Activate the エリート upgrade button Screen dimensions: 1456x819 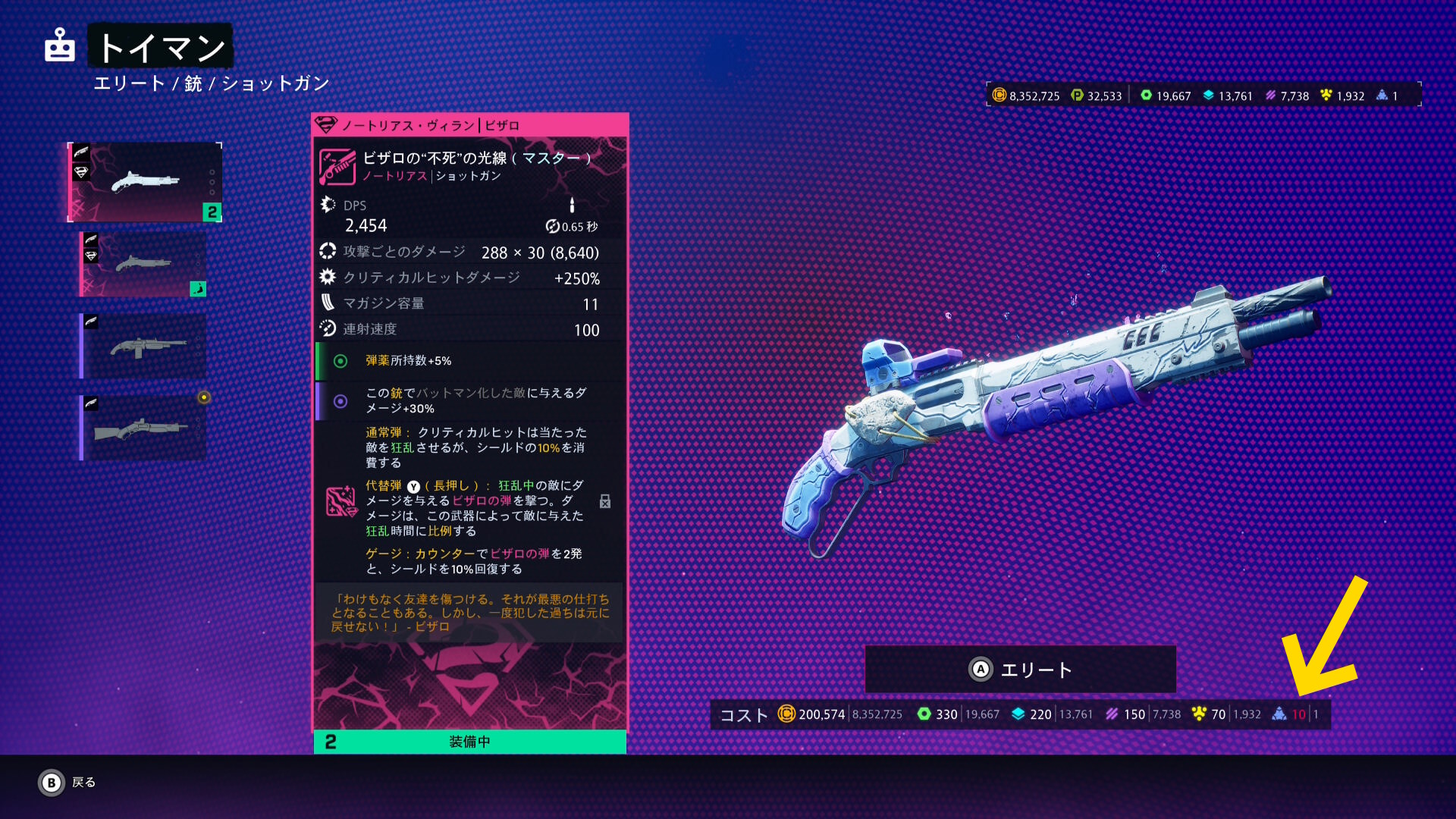pyautogui.click(x=1021, y=670)
